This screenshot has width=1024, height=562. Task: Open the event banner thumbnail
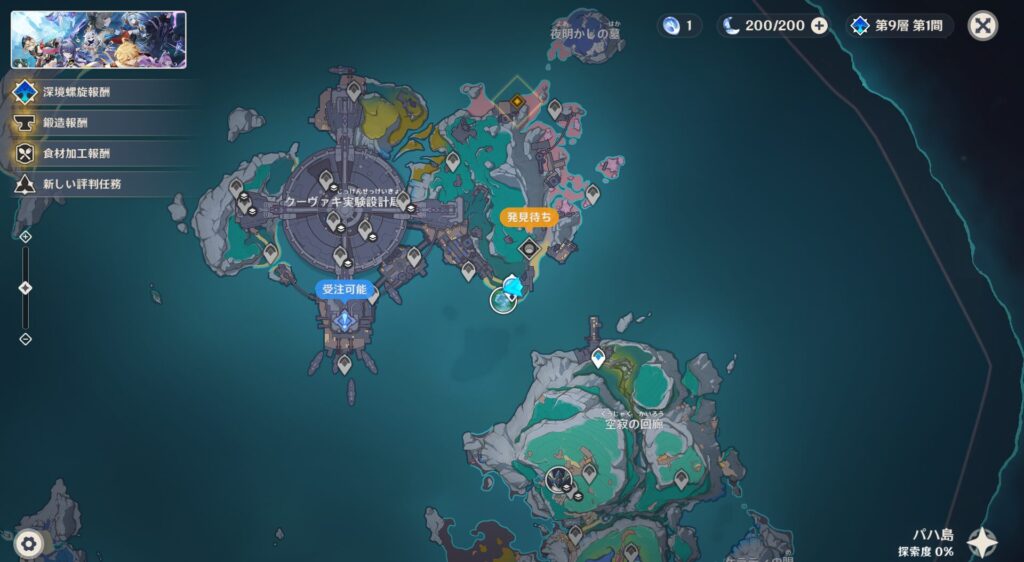click(99, 40)
